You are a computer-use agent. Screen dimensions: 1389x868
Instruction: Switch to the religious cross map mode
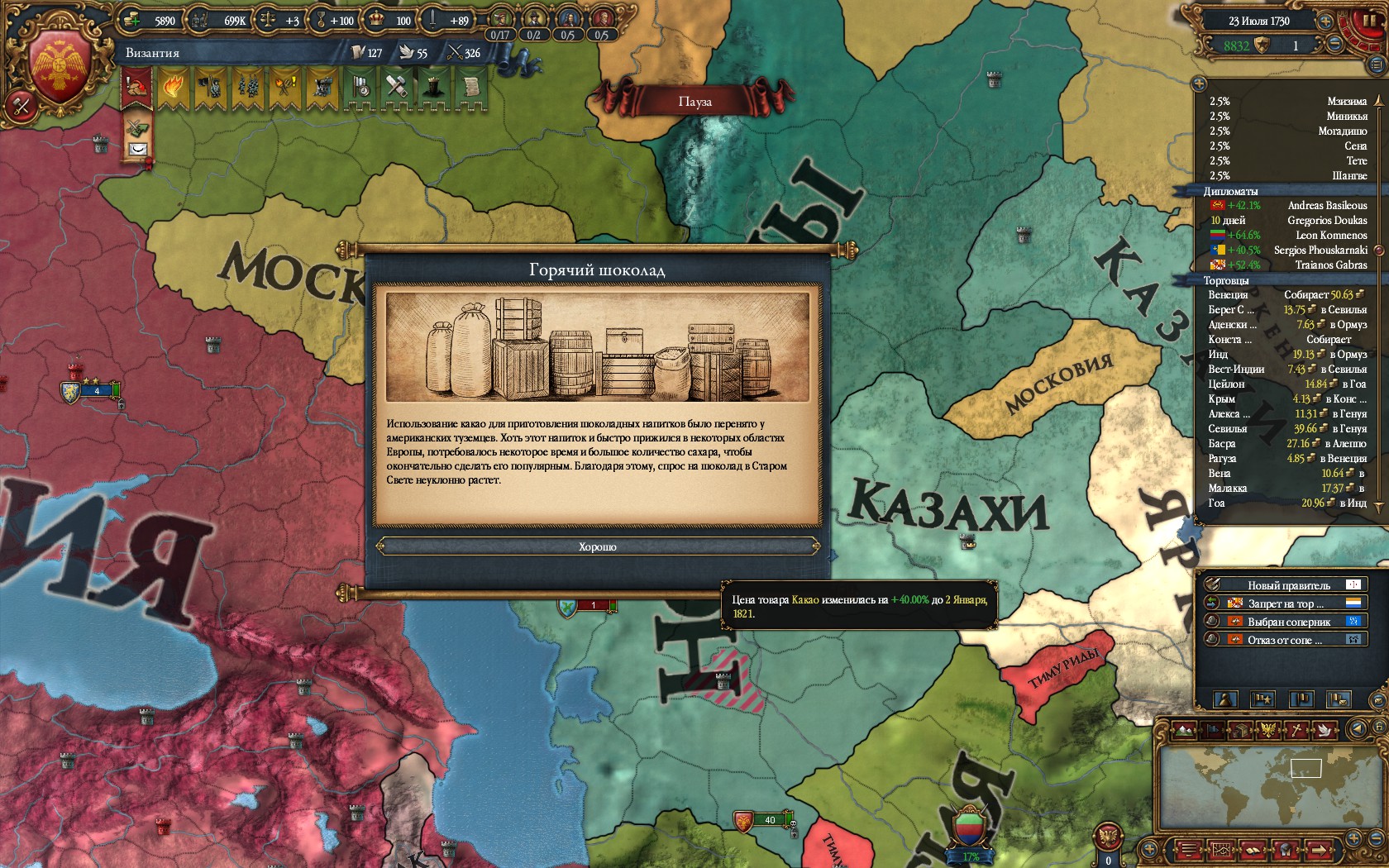point(1297,730)
